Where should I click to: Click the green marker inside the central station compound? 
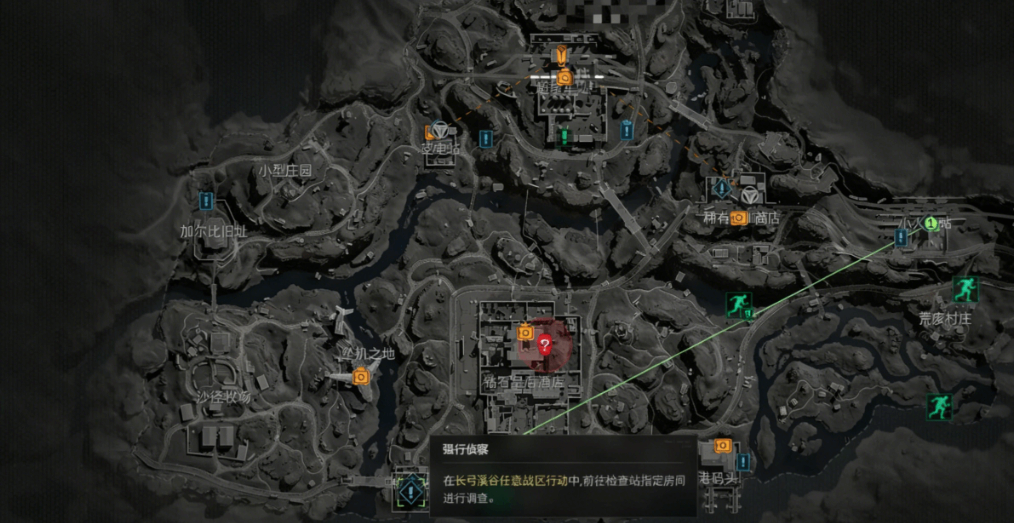click(564, 136)
